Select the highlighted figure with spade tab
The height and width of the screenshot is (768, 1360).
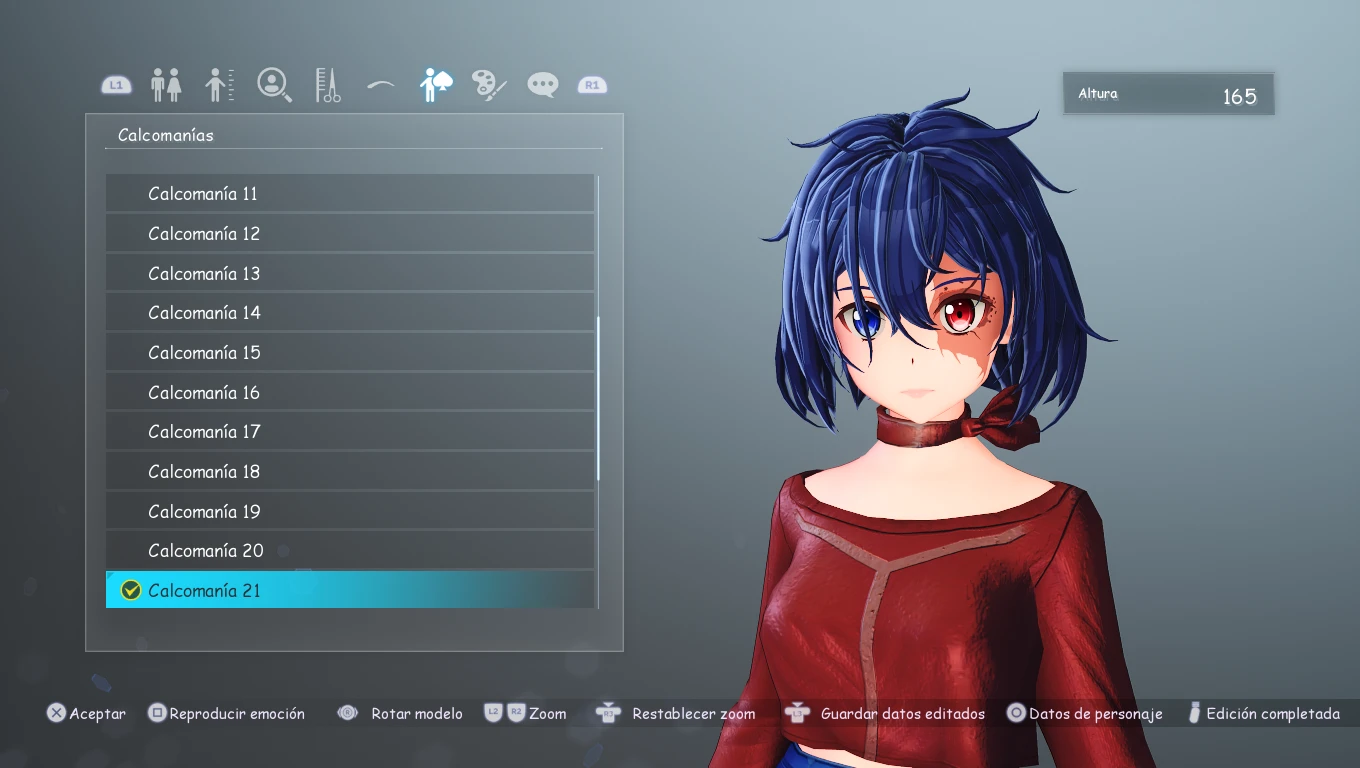(x=435, y=85)
